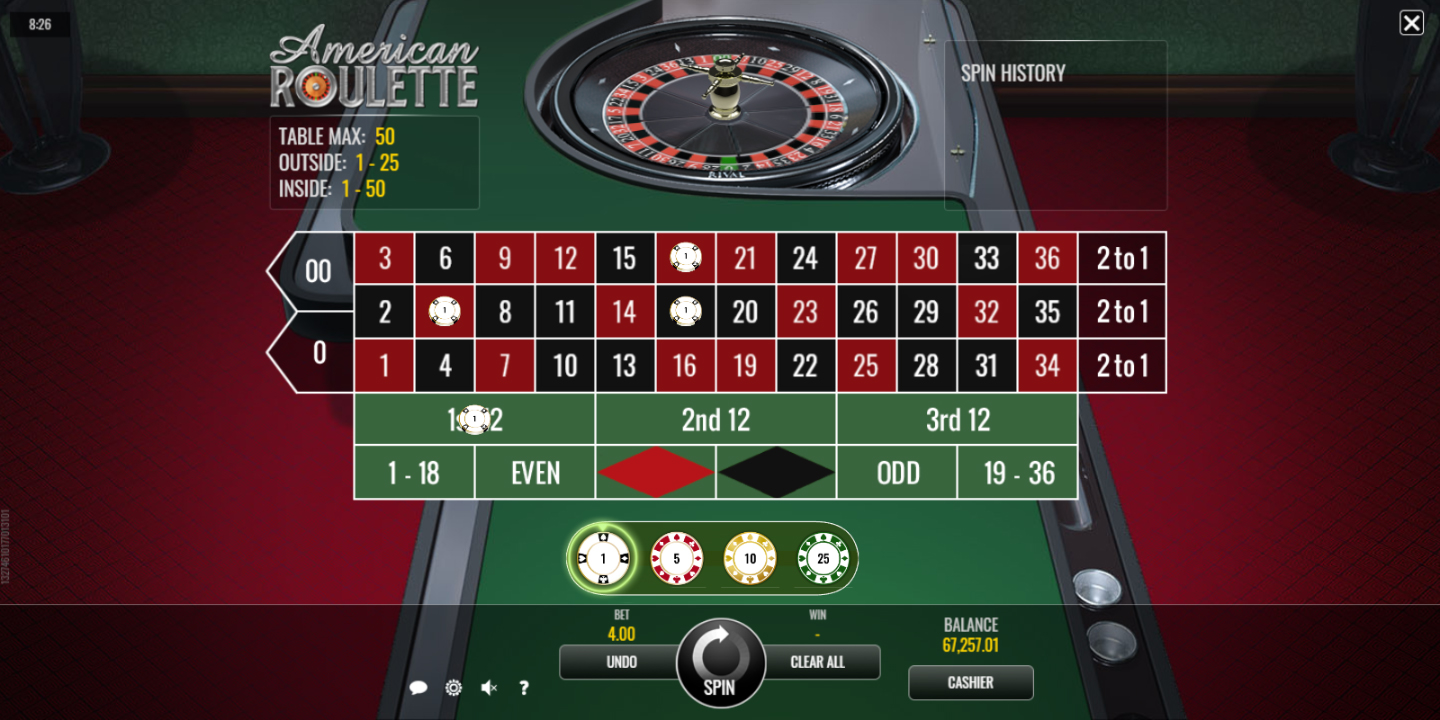Image resolution: width=1440 pixels, height=720 pixels.
Task: Bet on the red diamond
Action: (x=656, y=472)
